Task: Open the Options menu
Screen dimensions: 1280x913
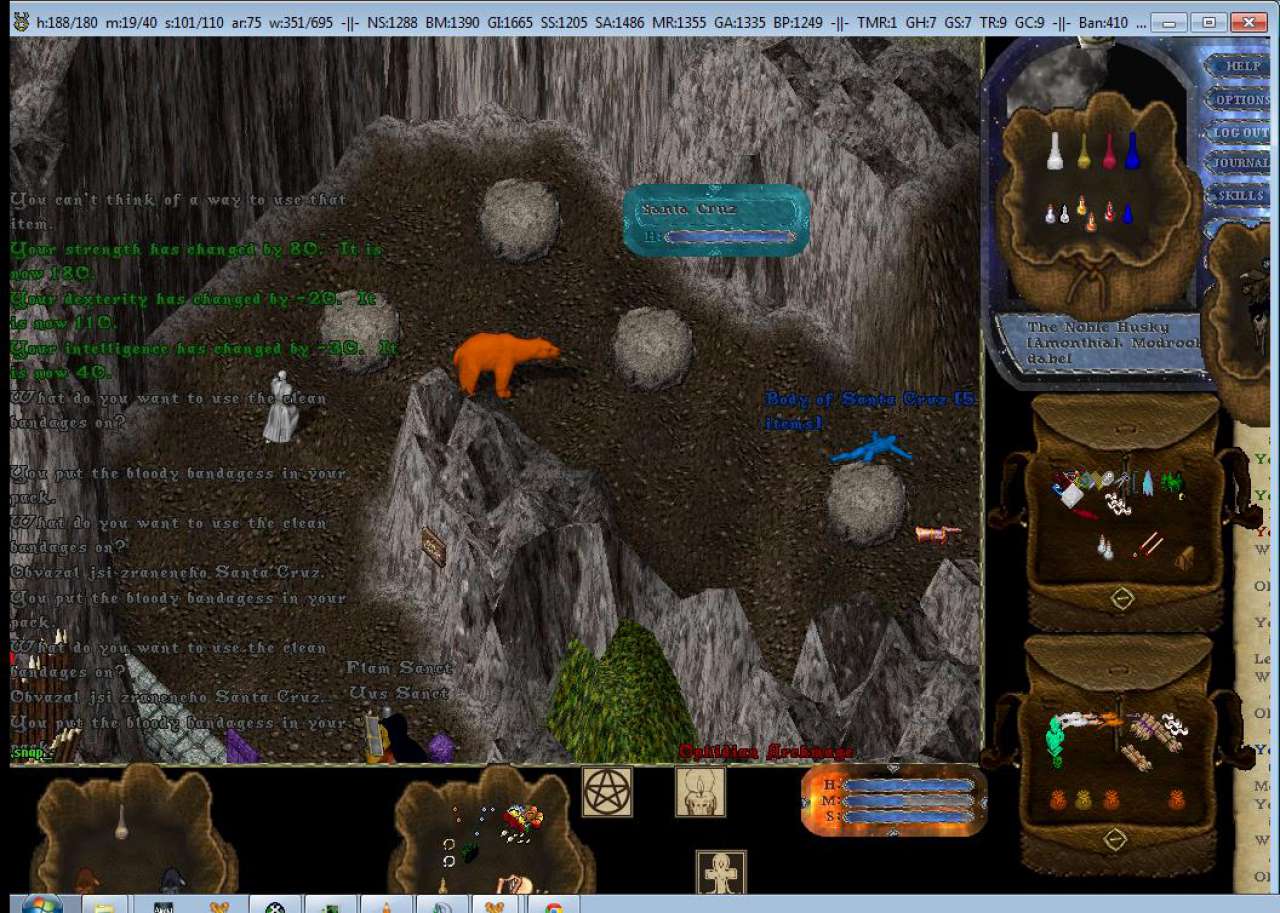Action: (x=1241, y=100)
